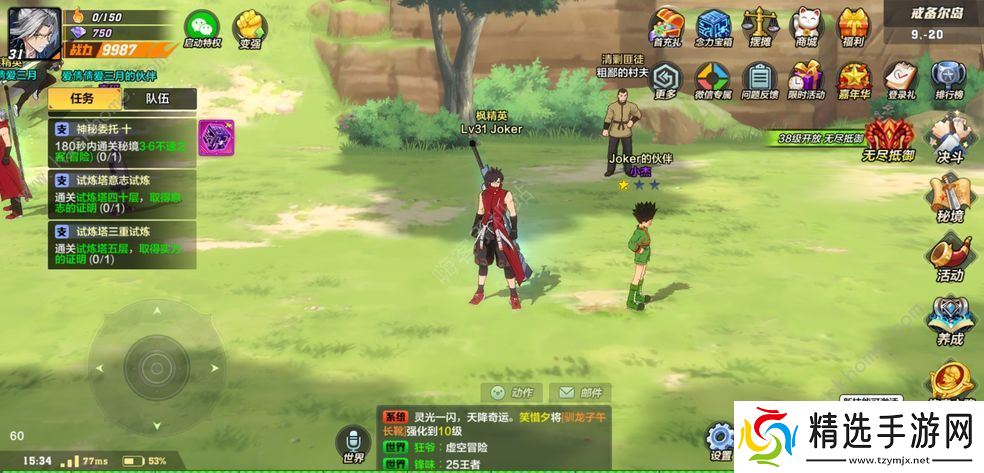Open the 排行榜 ranking trophy

tap(948, 78)
